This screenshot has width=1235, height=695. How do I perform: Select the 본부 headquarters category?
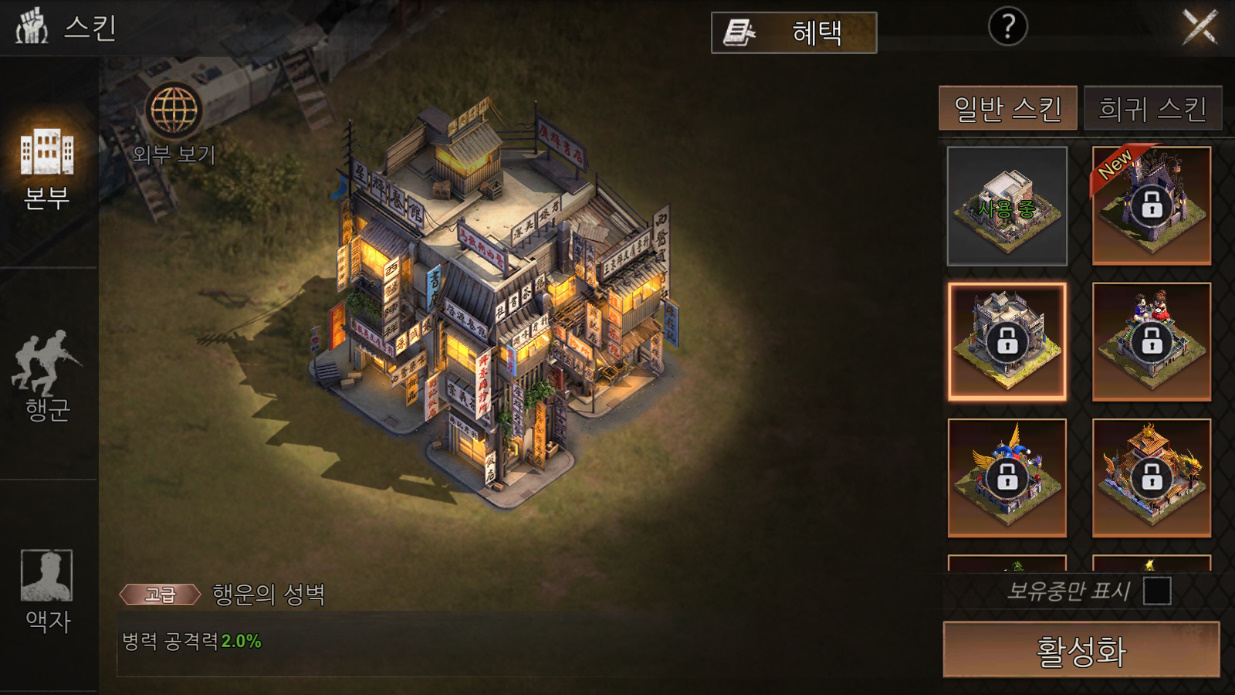pyautogui.click(x=47, y=167)
